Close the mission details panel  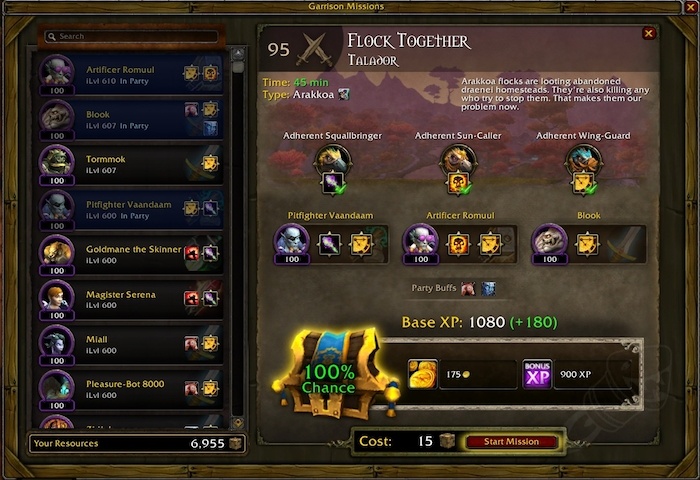click(649, 34)
